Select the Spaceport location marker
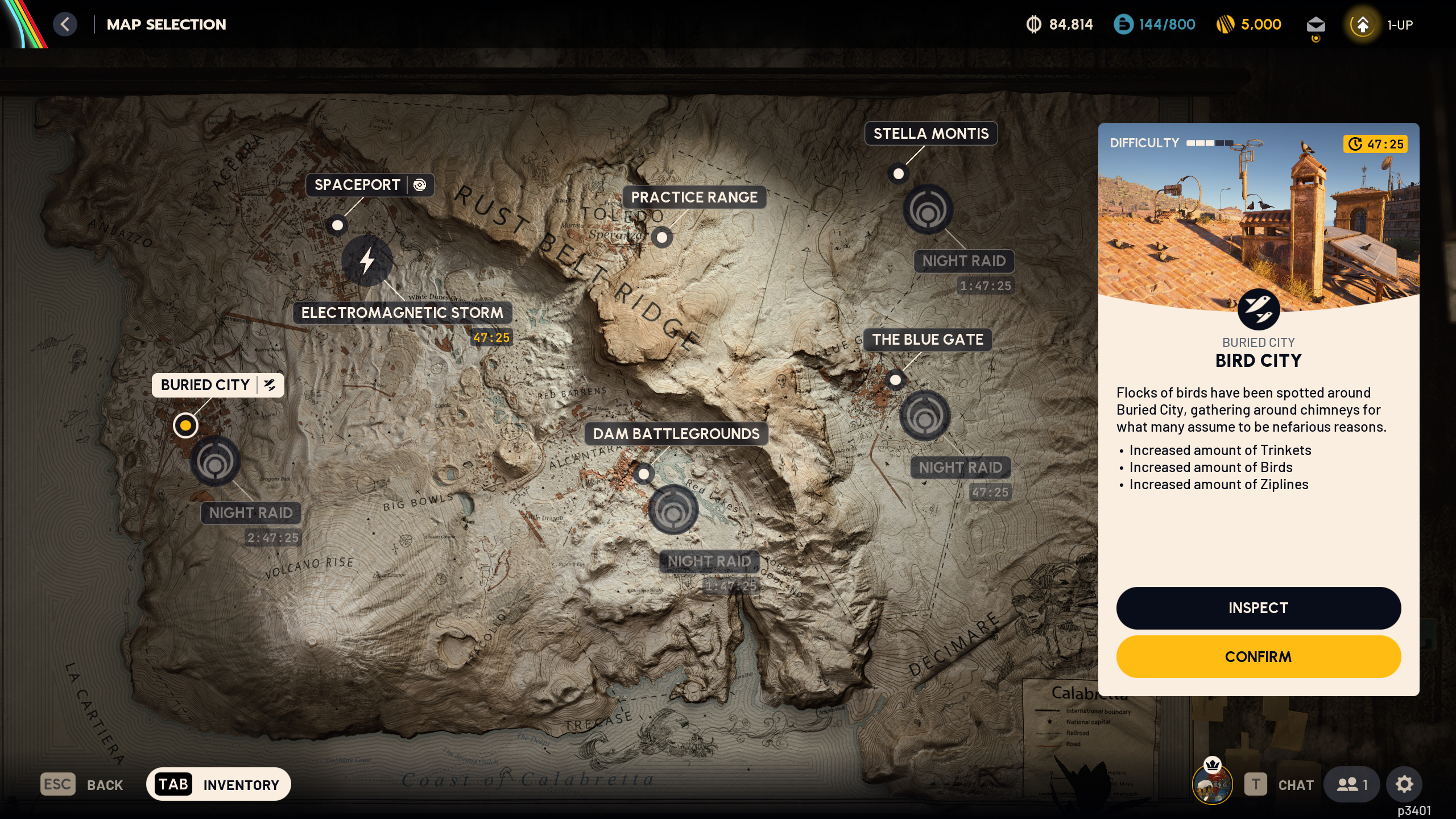The image size is (1456, 819). (337, 226)
